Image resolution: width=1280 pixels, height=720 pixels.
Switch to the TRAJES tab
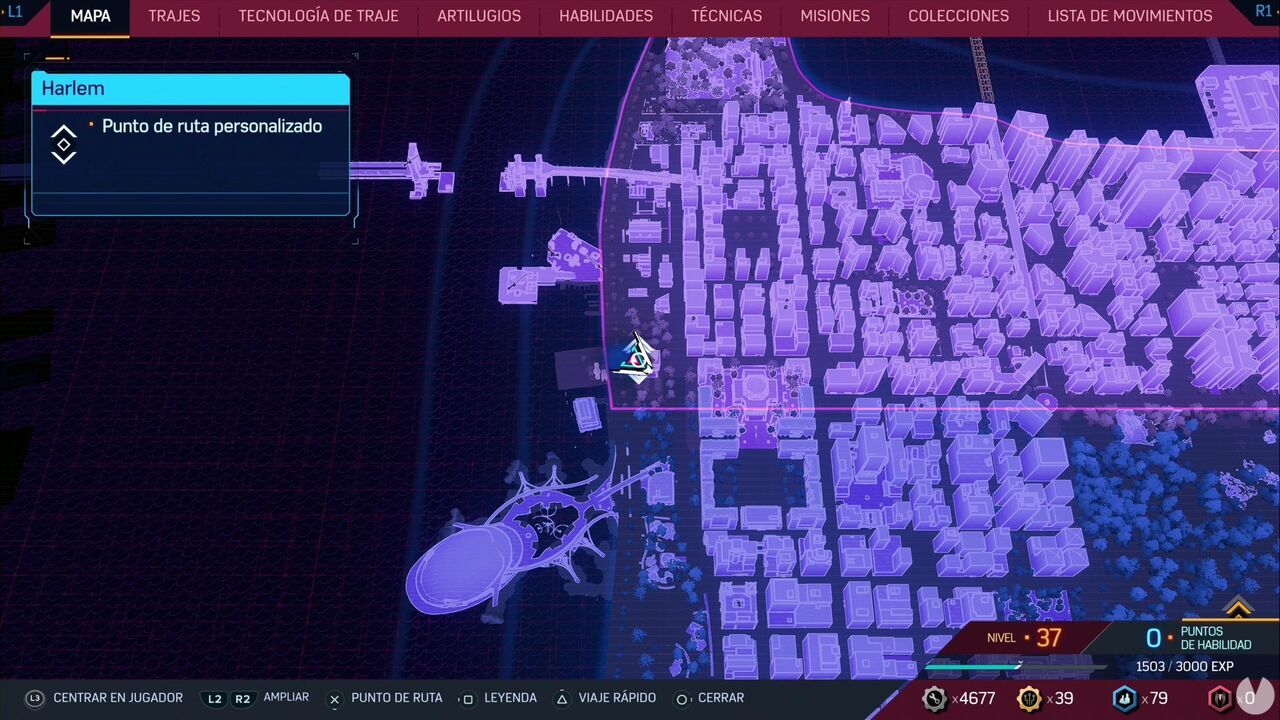[174, 16]
